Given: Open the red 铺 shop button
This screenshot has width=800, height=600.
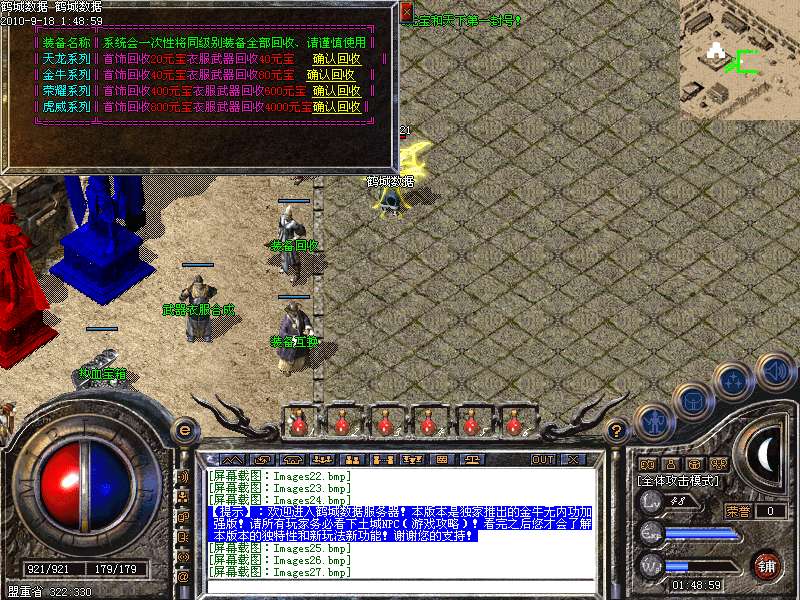Looking at the screenshot, I should click(768, 566).
